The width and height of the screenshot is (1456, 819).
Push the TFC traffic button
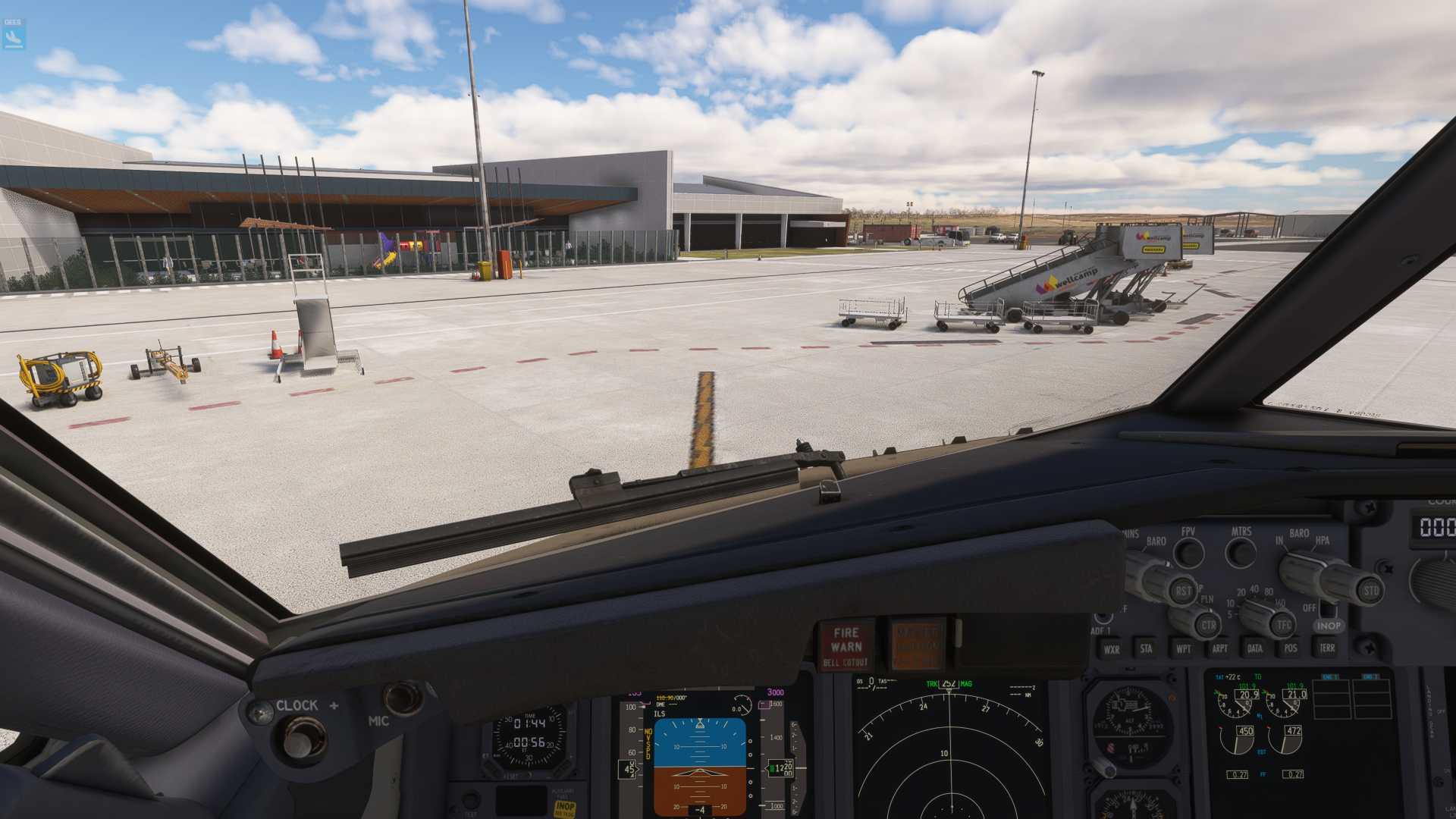pyautogui.click(x=1284, y=626)
